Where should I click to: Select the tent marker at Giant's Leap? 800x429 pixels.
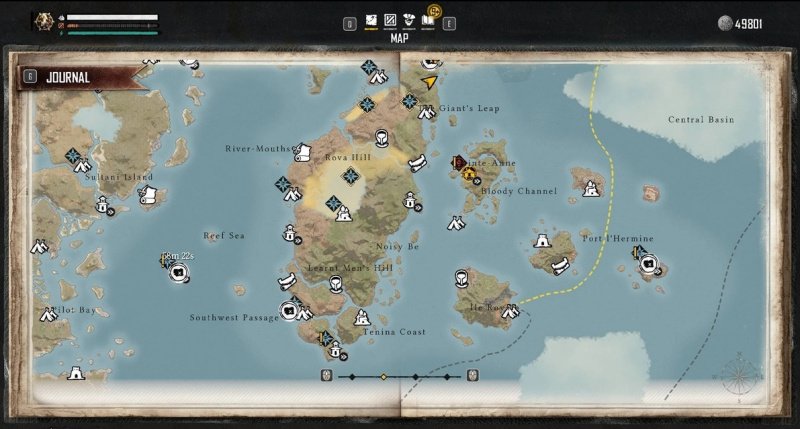pyautogui.click(x=426, y=111)
